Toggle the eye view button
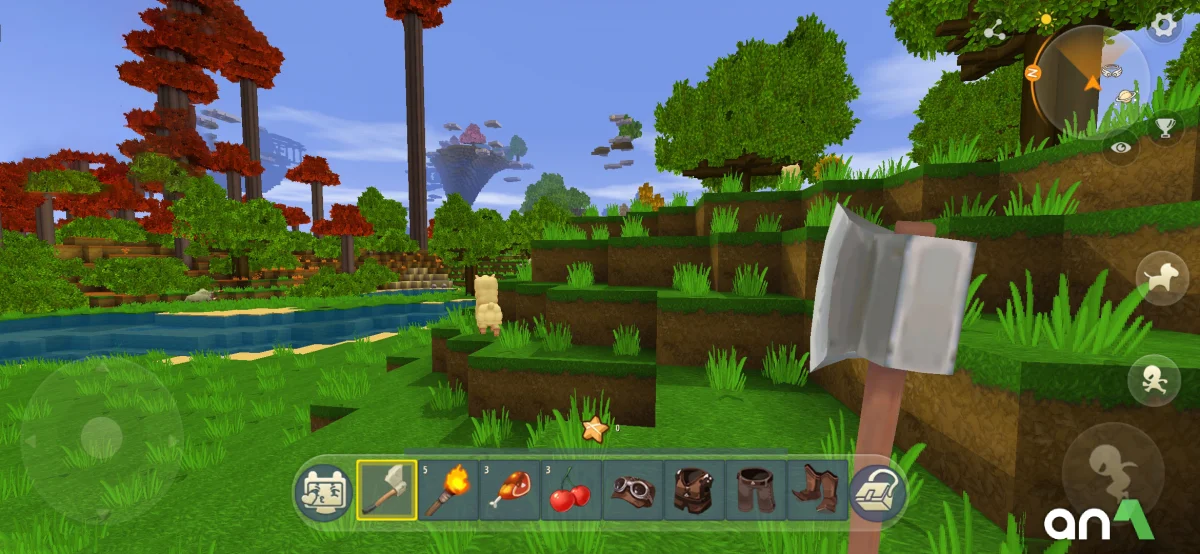The width and height of the screenshot is (1200, 554). point(1121,146)
